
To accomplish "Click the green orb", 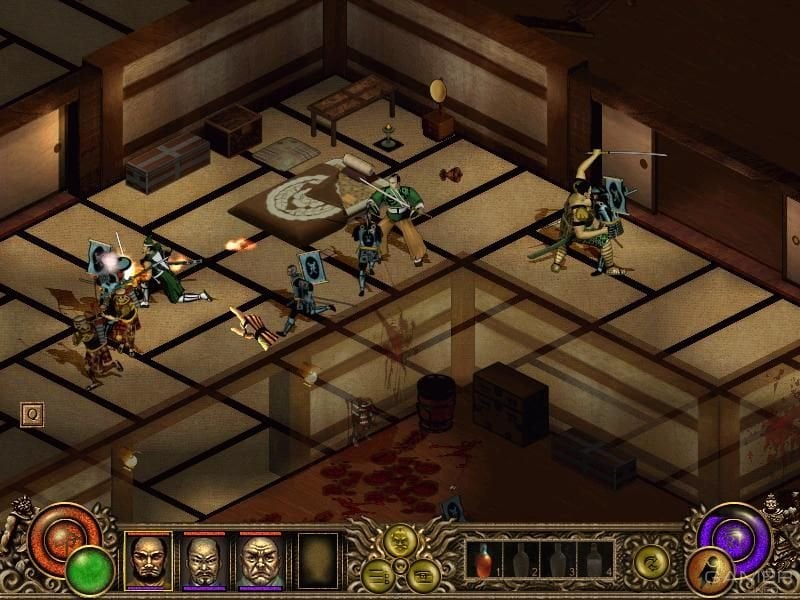I will [x=89, y=570].
